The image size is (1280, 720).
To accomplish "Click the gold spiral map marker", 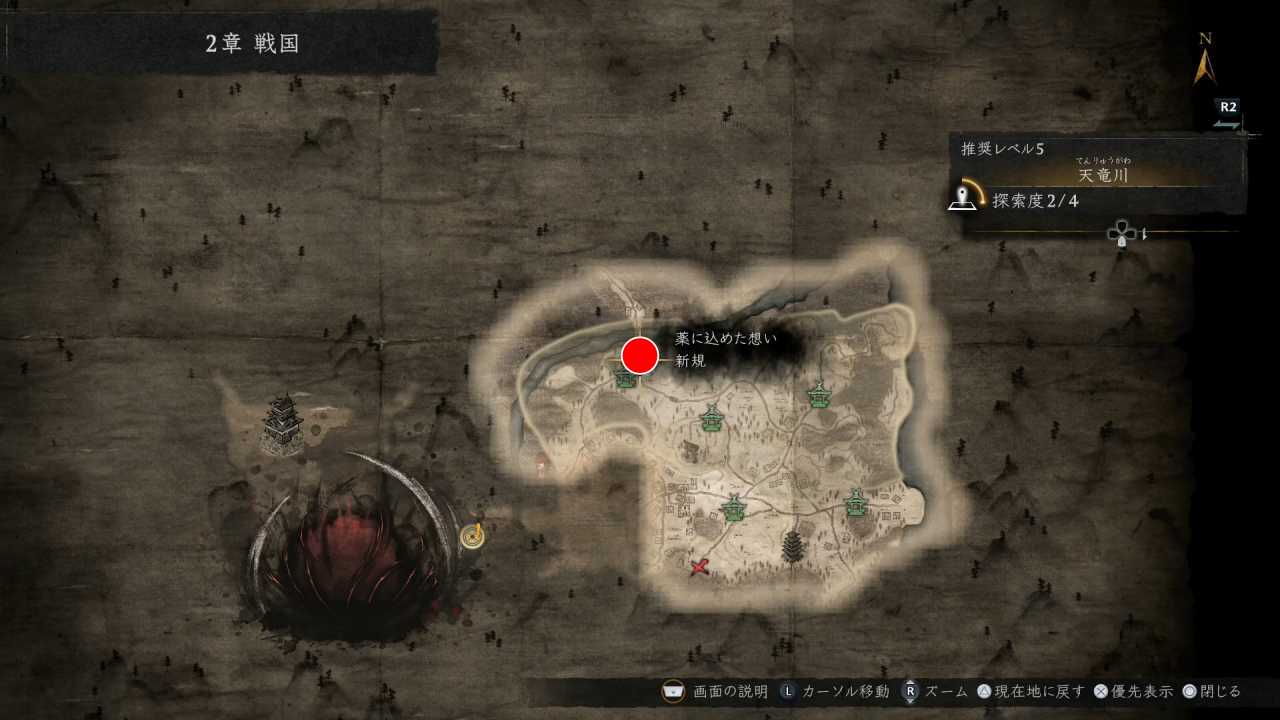I will coord(473,537).
